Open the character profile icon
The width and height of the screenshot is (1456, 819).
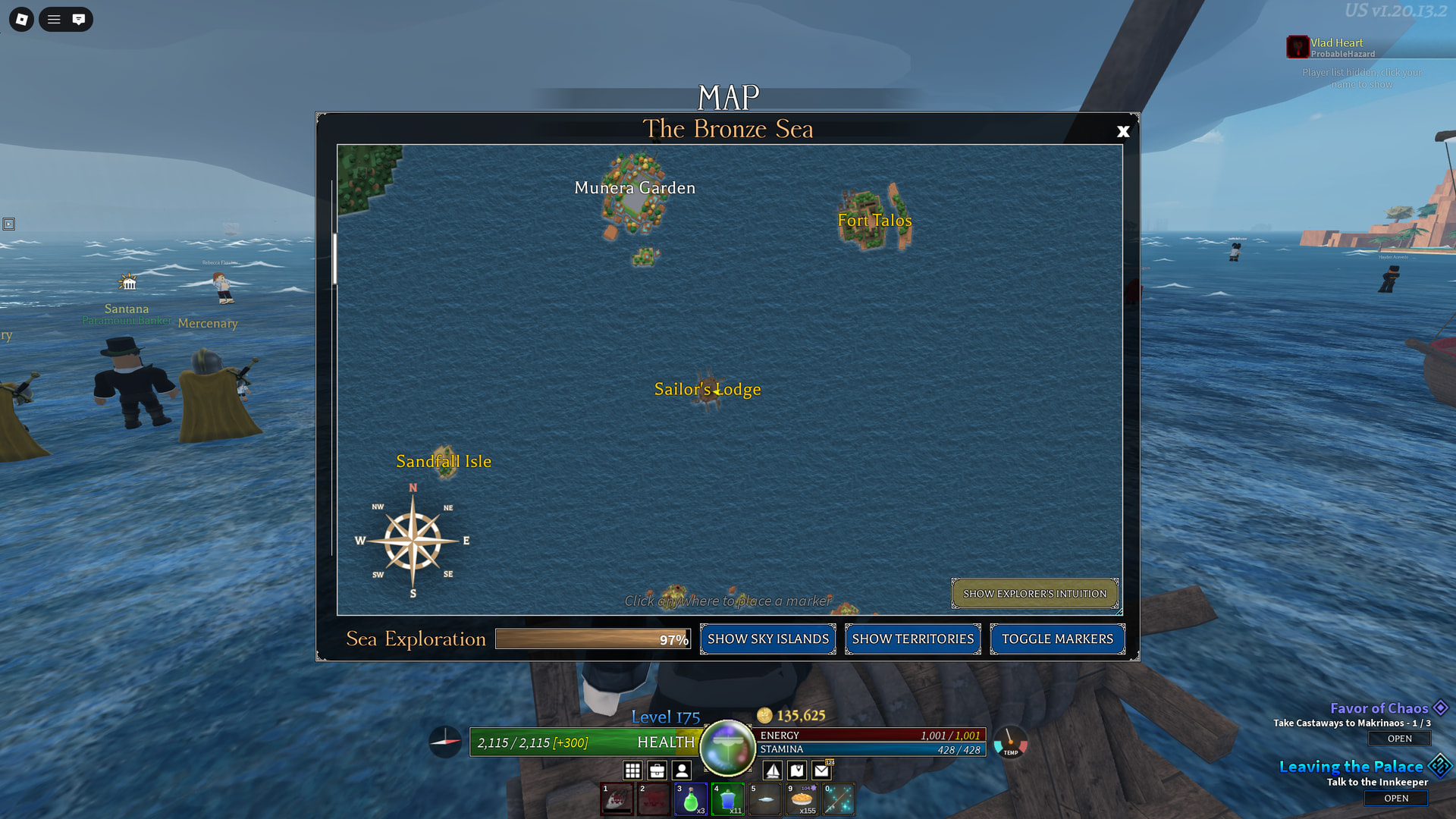coord(682,771)
